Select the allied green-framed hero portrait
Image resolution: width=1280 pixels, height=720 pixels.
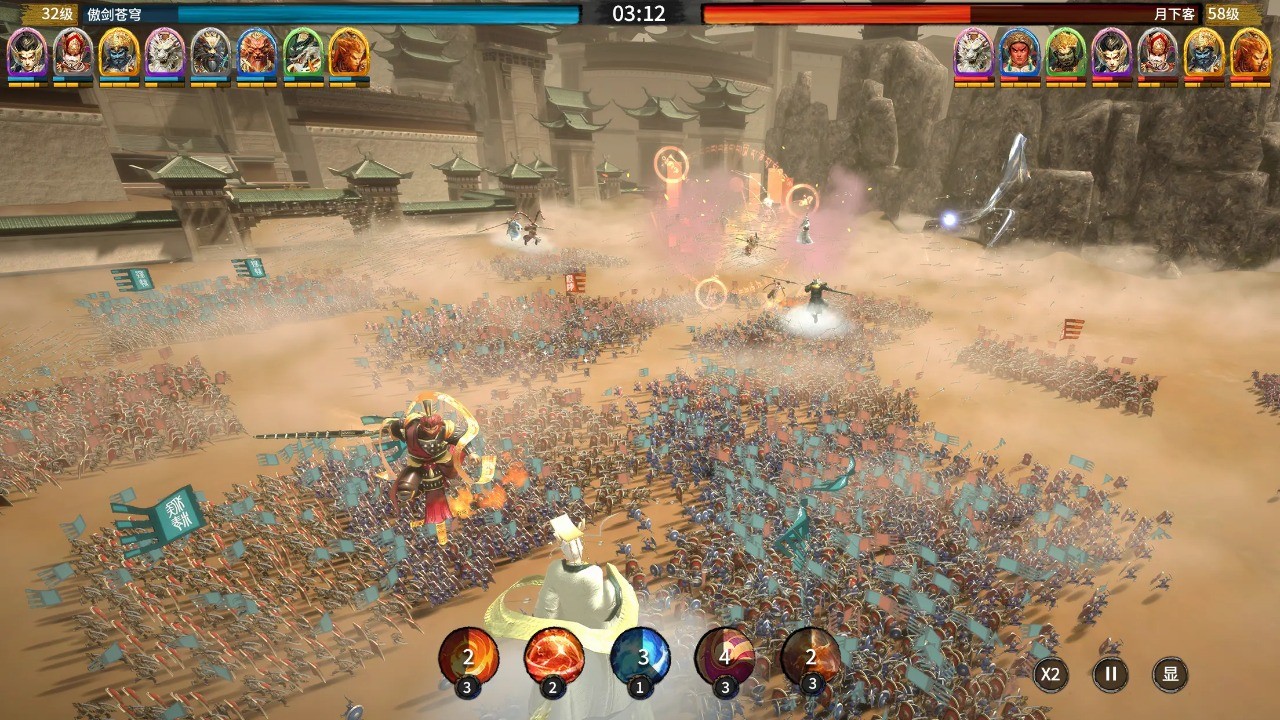click(303, 53)
